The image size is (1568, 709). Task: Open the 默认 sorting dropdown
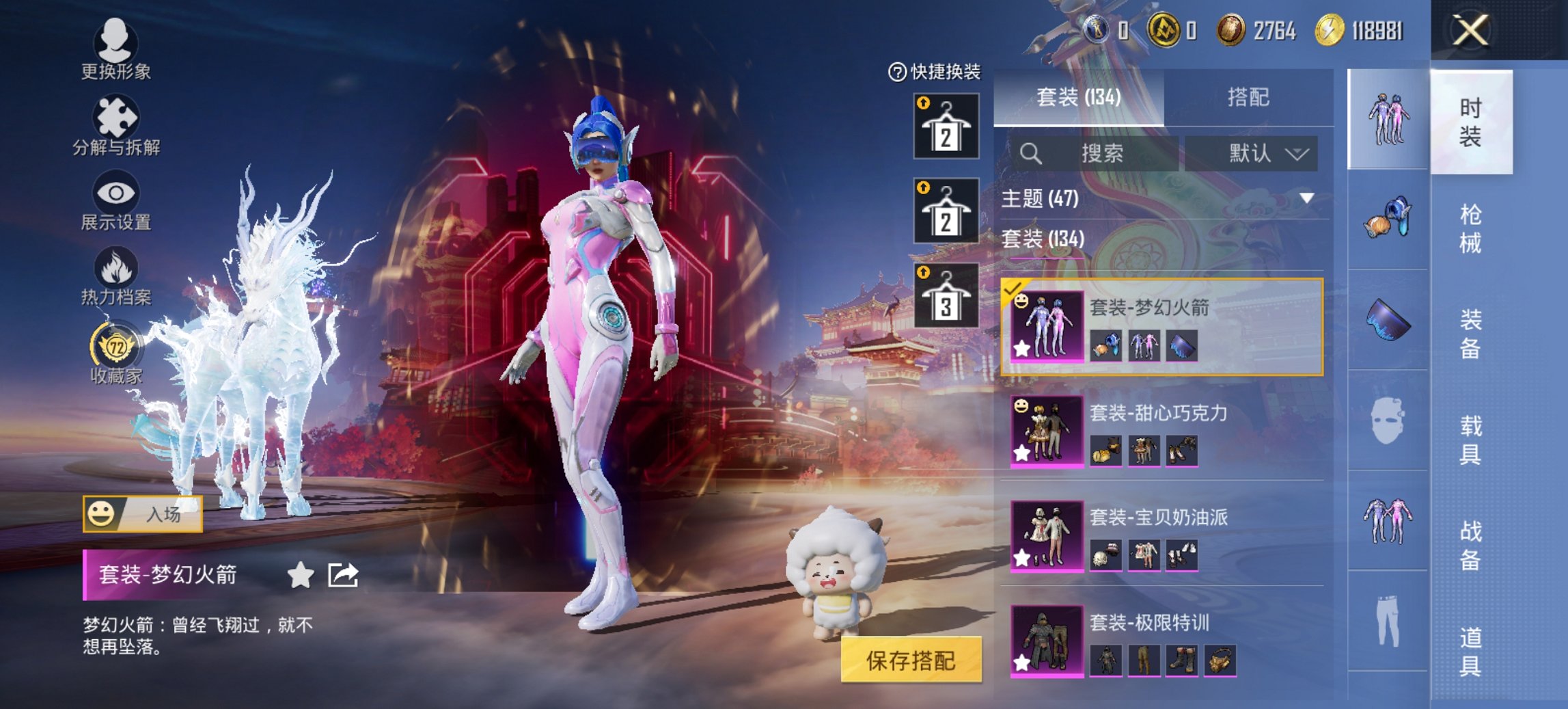pyautogui.click(x=1255, y=153)
